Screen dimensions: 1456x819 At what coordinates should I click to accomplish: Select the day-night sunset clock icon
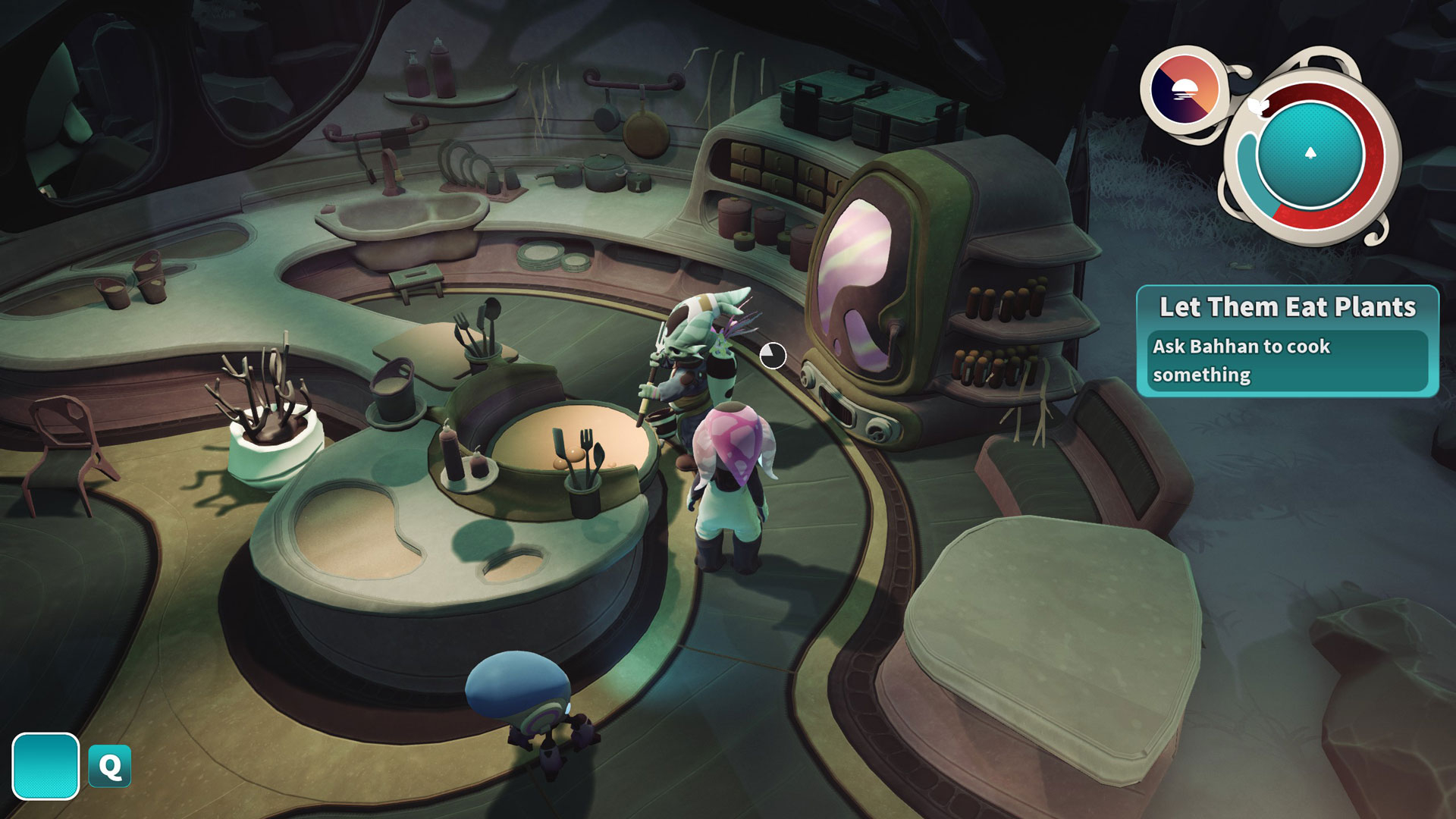click(x=1184, y=90)
